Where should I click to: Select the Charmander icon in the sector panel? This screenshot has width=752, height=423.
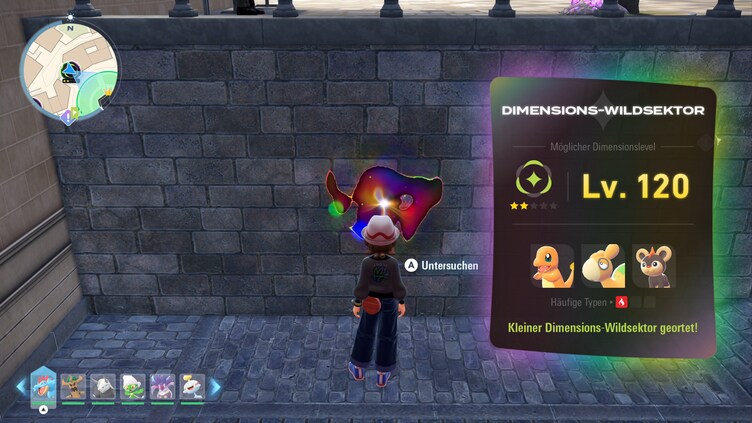pyautogui.click(x=552, y=265)
